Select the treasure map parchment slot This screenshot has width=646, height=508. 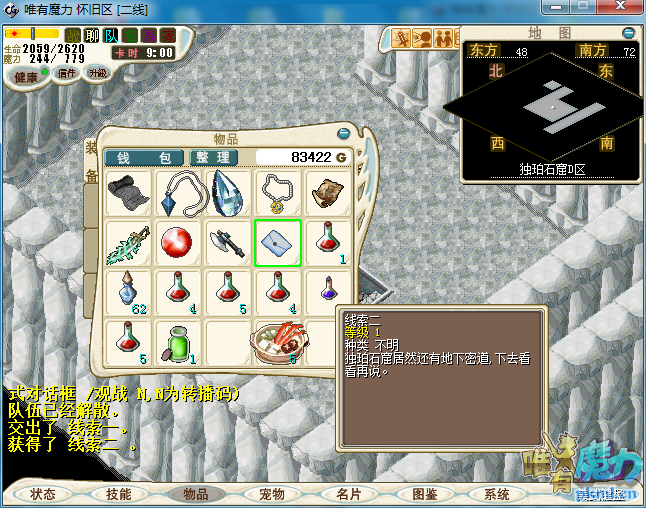(328, 193)
